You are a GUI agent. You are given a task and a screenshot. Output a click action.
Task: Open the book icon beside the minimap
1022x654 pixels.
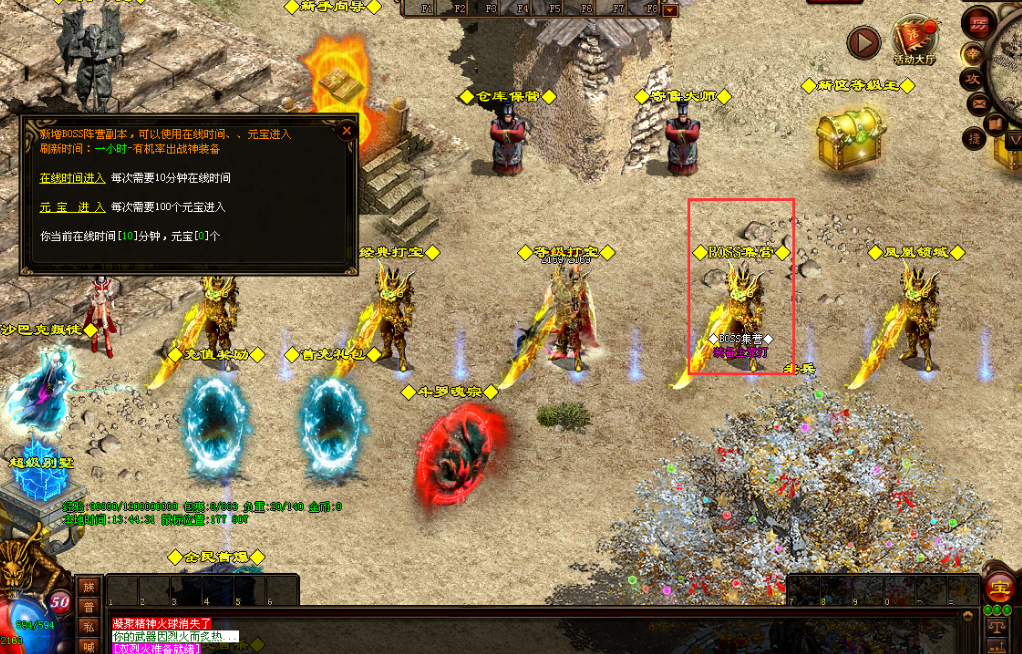995,123
